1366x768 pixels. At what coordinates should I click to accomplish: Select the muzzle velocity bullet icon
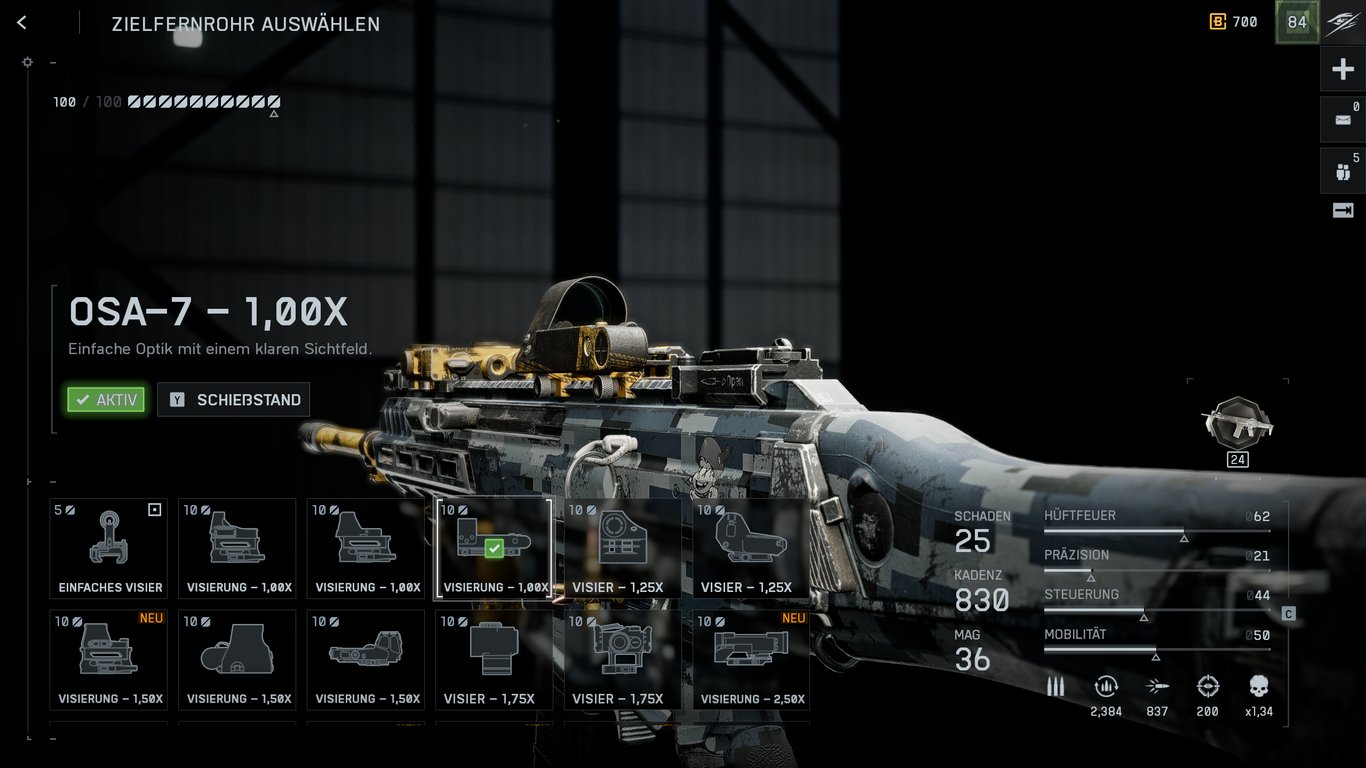coord(1157,686)
